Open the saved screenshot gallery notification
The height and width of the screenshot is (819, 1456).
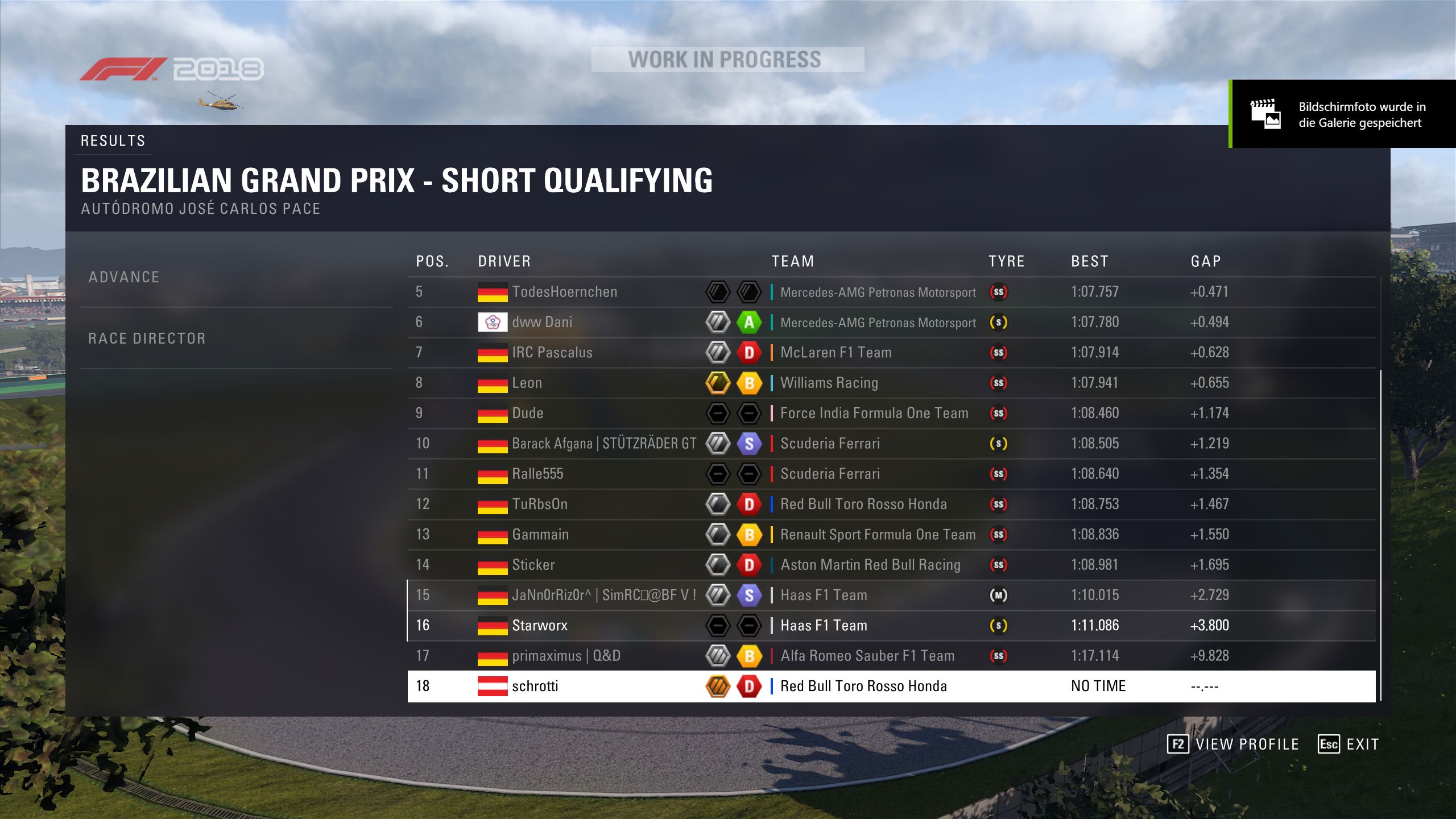1343,114
